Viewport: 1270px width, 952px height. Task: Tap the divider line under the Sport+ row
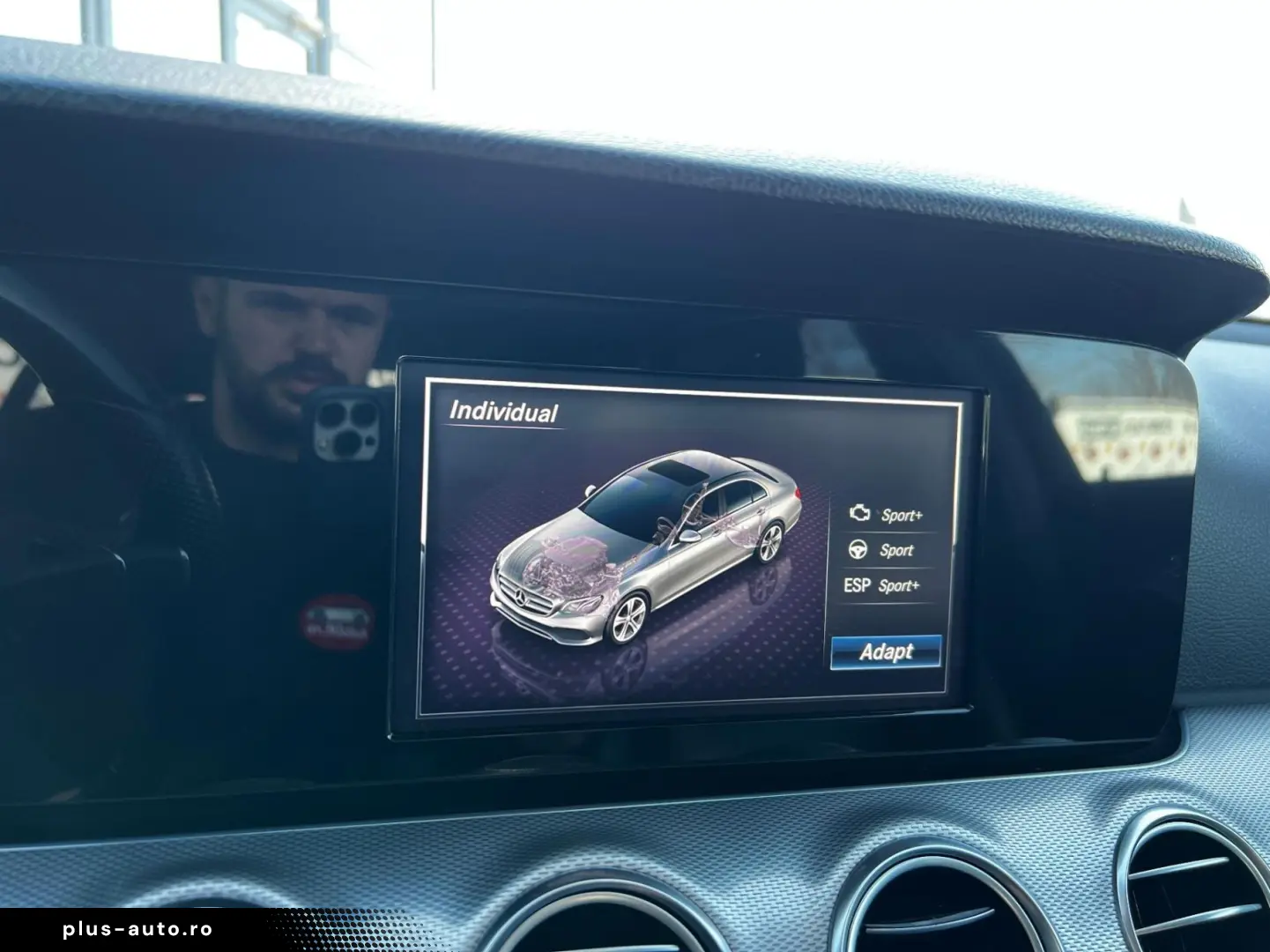881,534
